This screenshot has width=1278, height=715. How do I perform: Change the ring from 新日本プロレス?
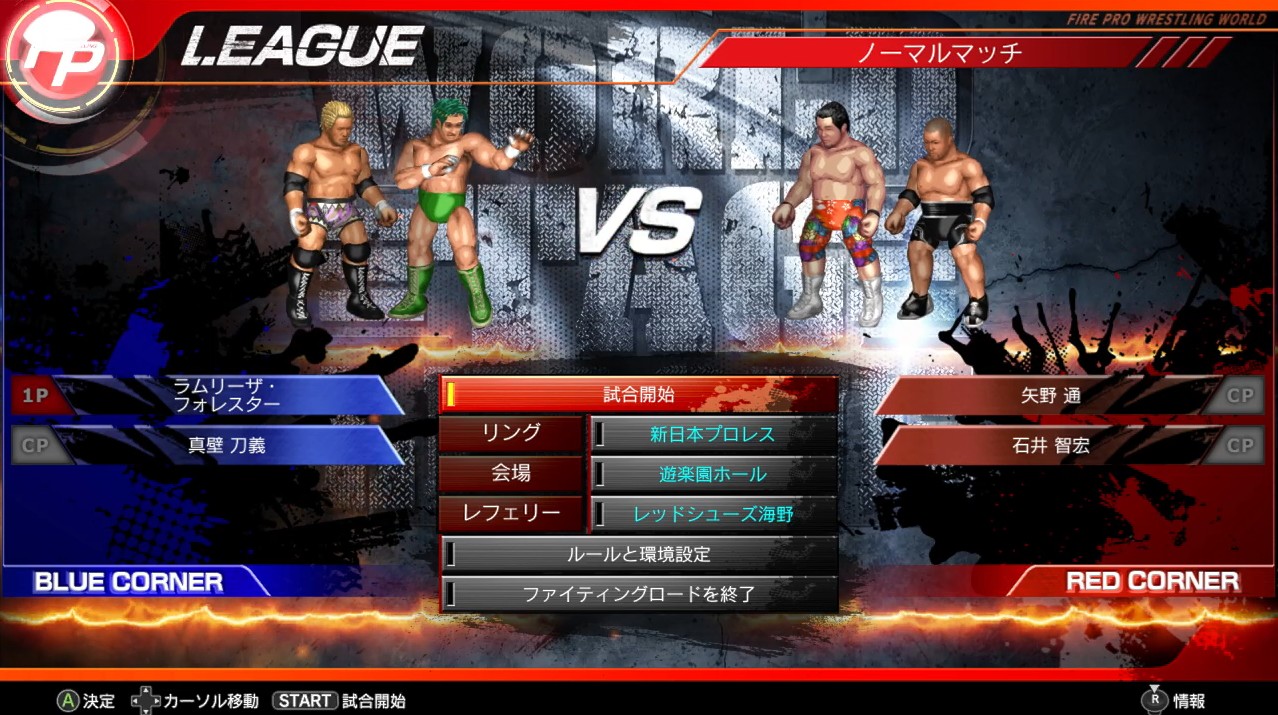(x=712, y=435)
